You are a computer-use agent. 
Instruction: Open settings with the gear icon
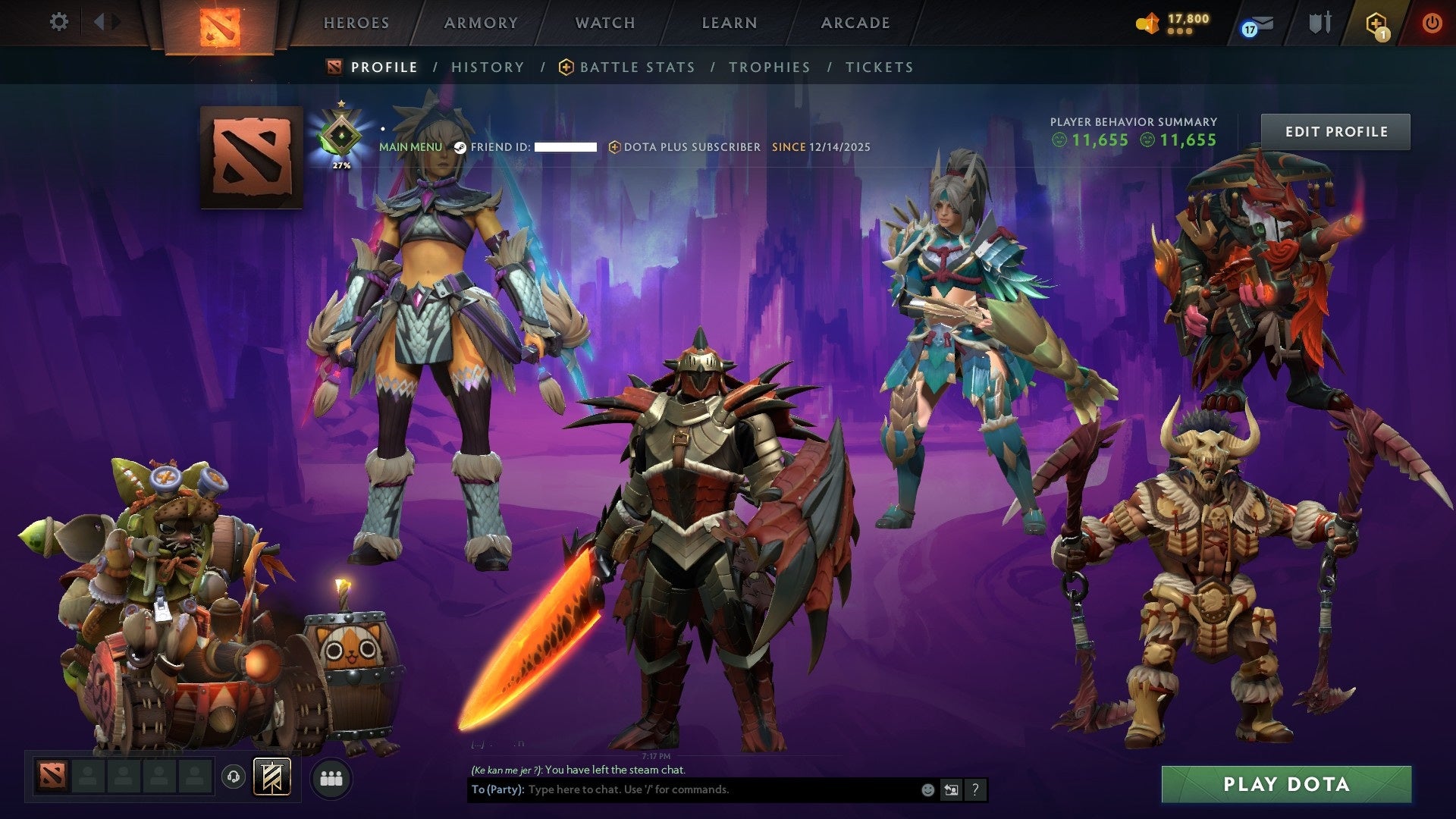click(x=59, y=22)
